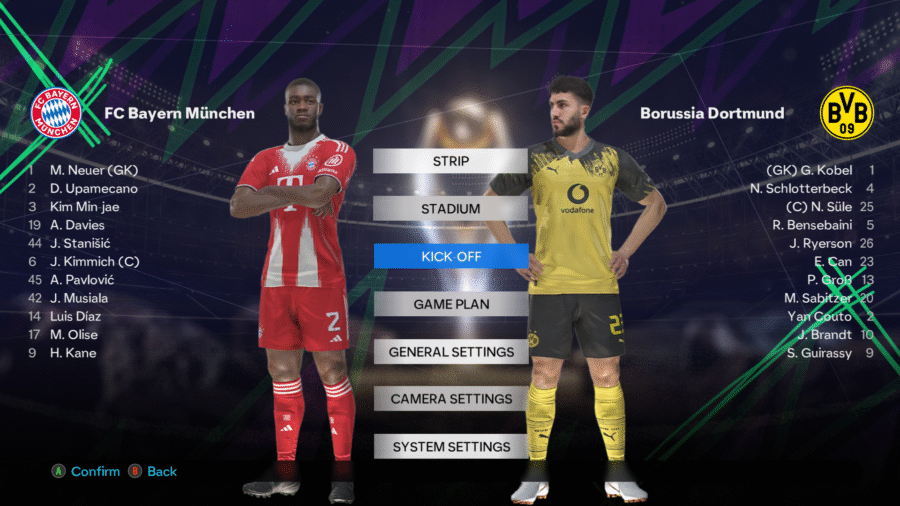Open the Game Plan menu
900x506 pixels.
pos(450,304)
